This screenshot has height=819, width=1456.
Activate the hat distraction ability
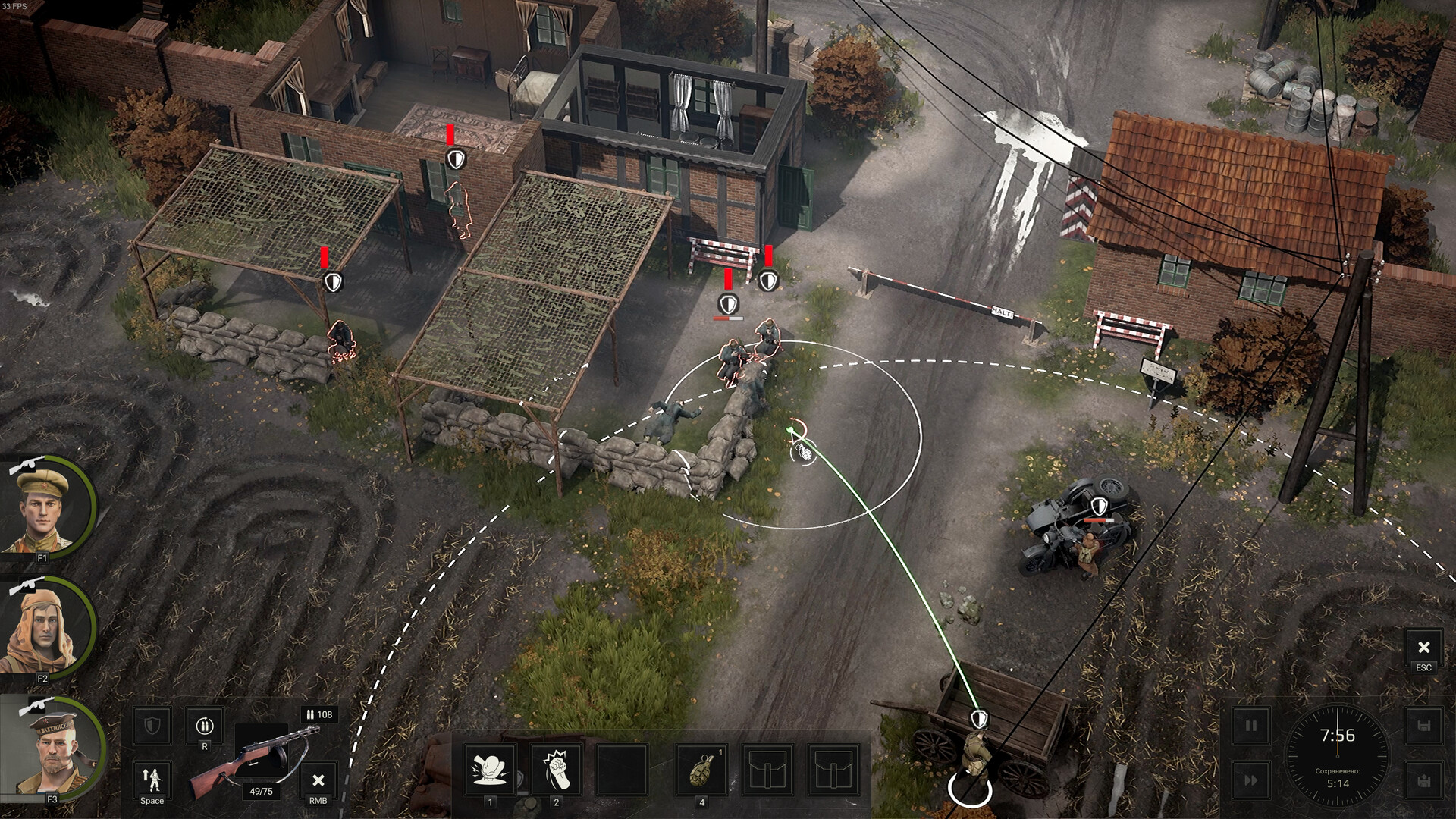coord(489,770)
